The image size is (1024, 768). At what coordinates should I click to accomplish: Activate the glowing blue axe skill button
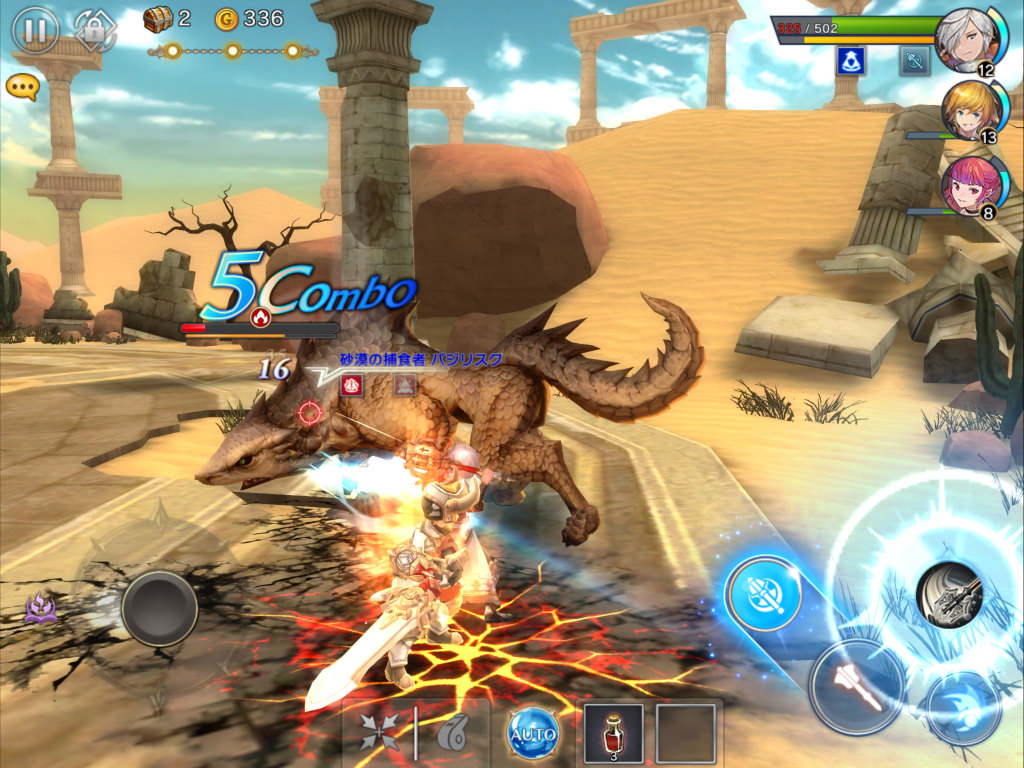(763, 594)
